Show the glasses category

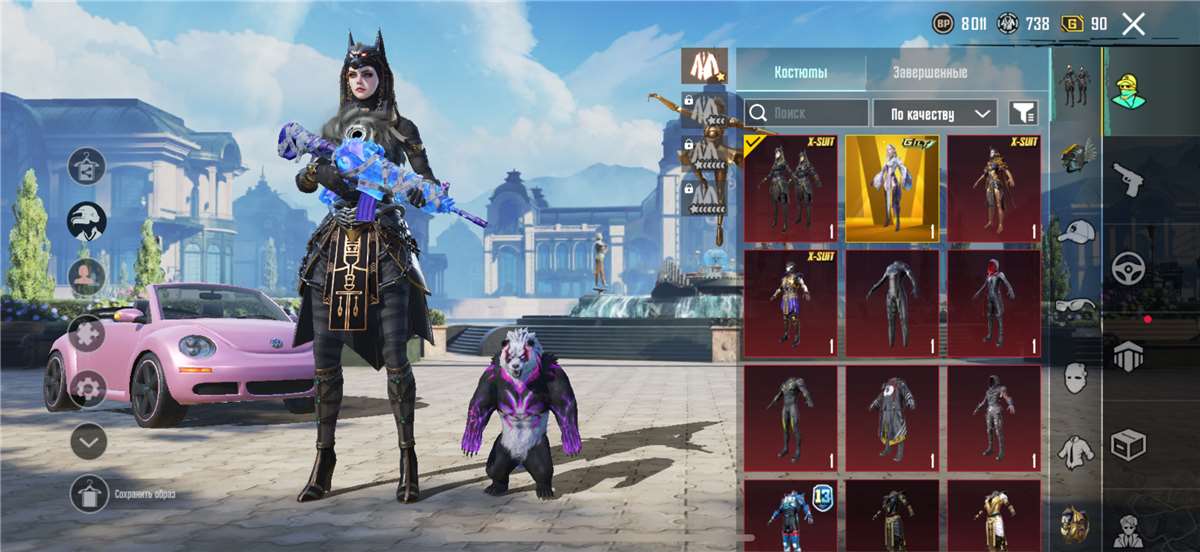[x=1075, y=305]
